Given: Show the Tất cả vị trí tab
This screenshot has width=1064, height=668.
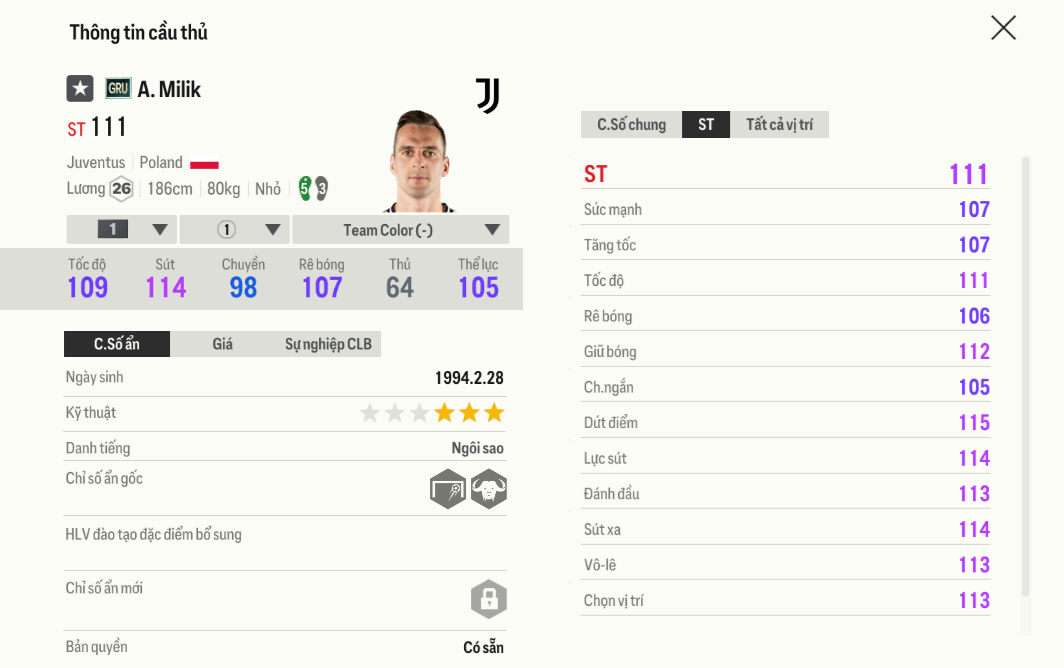Looking at the screenshot, I should [779, 125].
